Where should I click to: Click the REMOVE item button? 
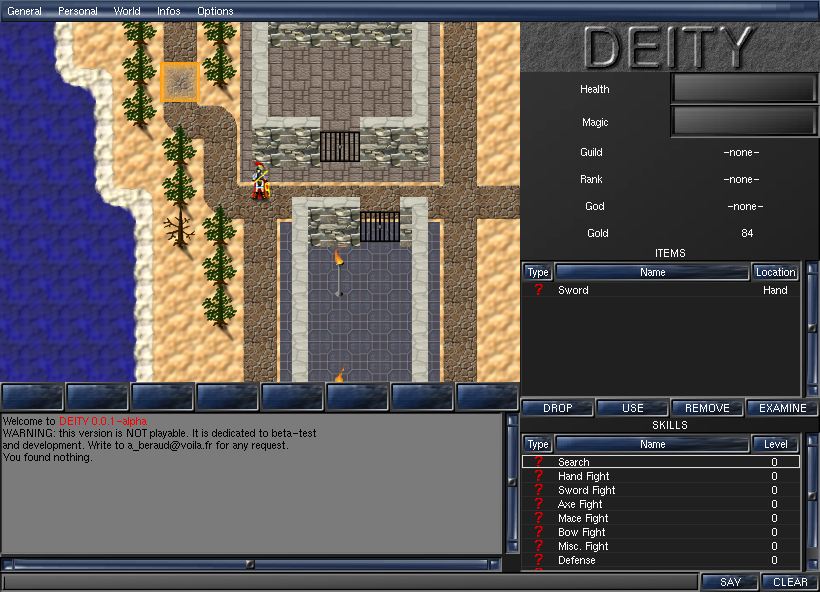coord(707,408)
